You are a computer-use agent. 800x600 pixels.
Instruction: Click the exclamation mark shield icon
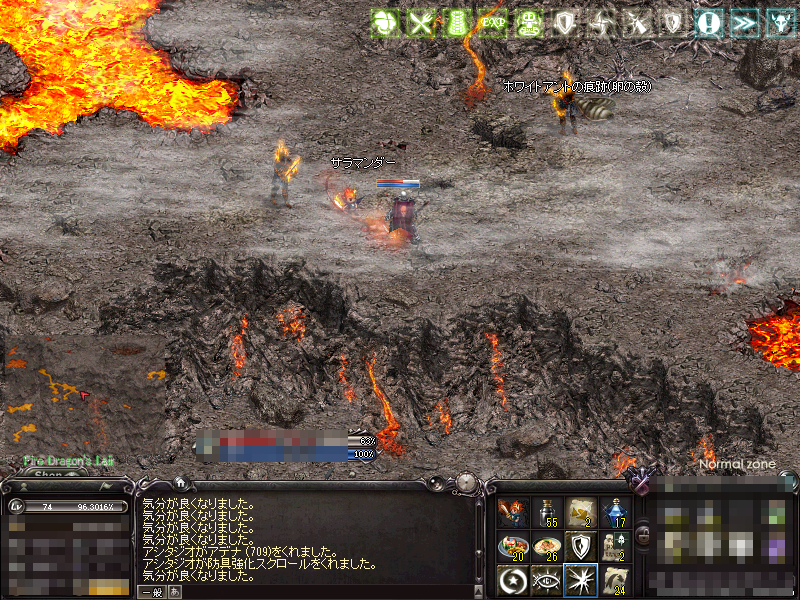(x=709, y=23)
